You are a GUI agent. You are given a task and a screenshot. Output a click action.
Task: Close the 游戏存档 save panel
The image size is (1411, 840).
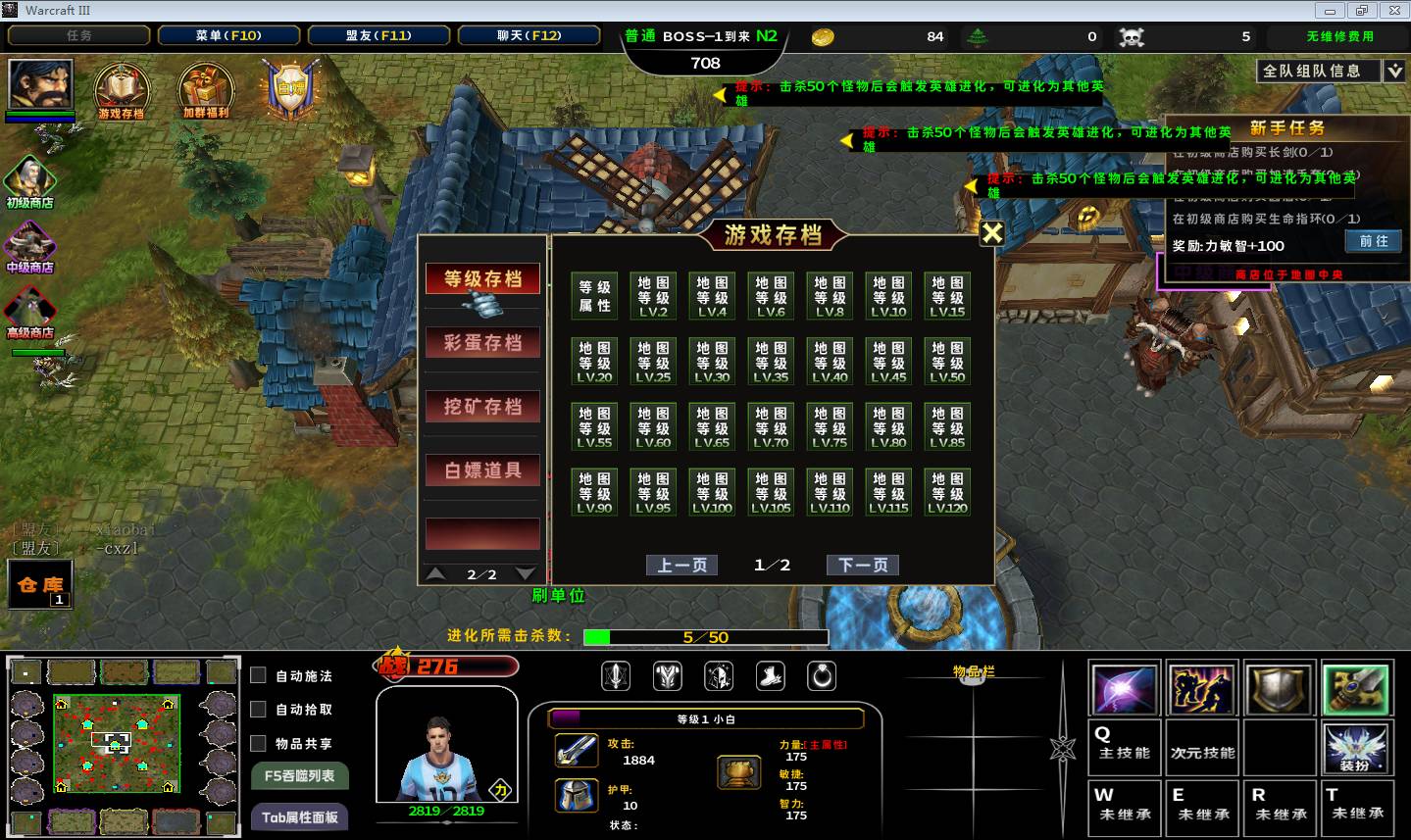tap(992, 232)
